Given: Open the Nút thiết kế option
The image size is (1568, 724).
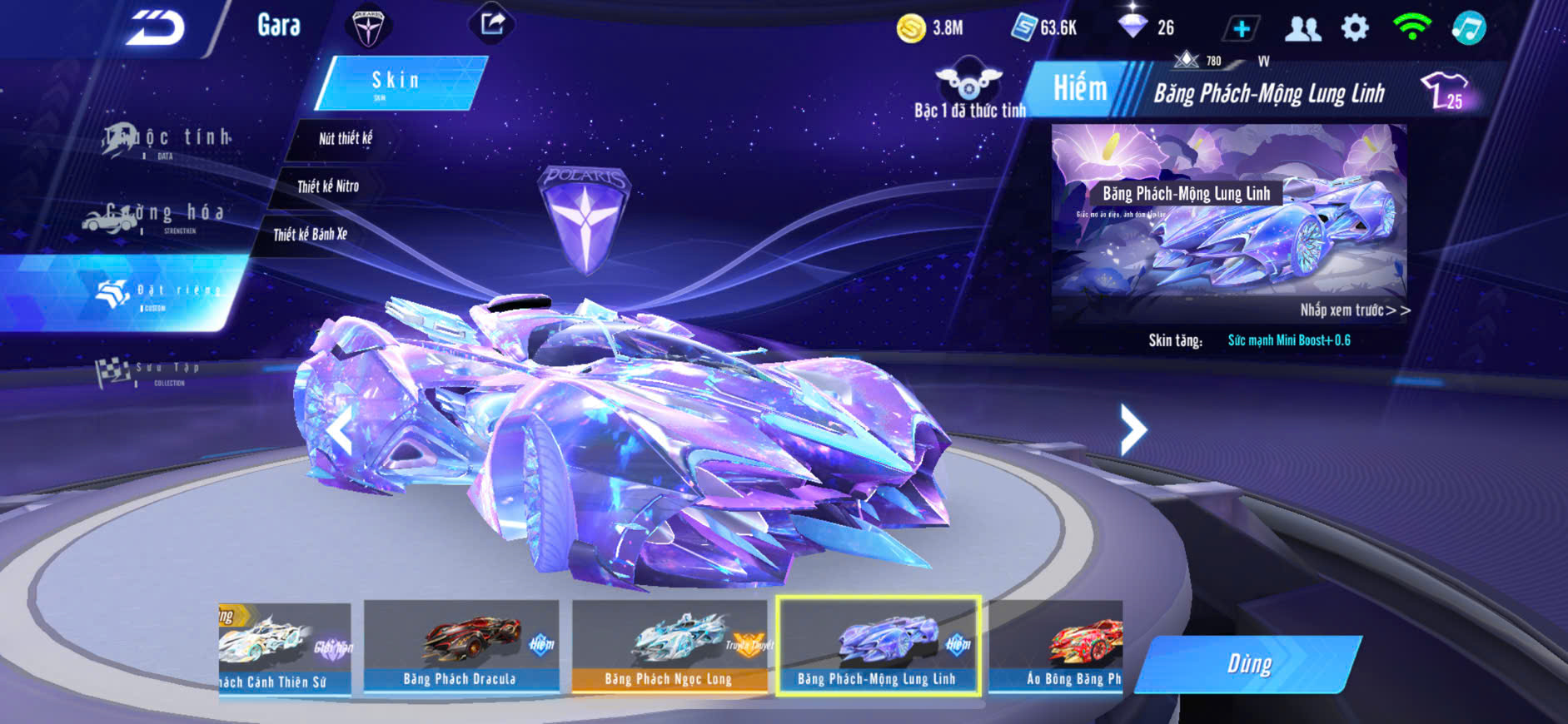Looking at the screenshot, I should (345, 138).
